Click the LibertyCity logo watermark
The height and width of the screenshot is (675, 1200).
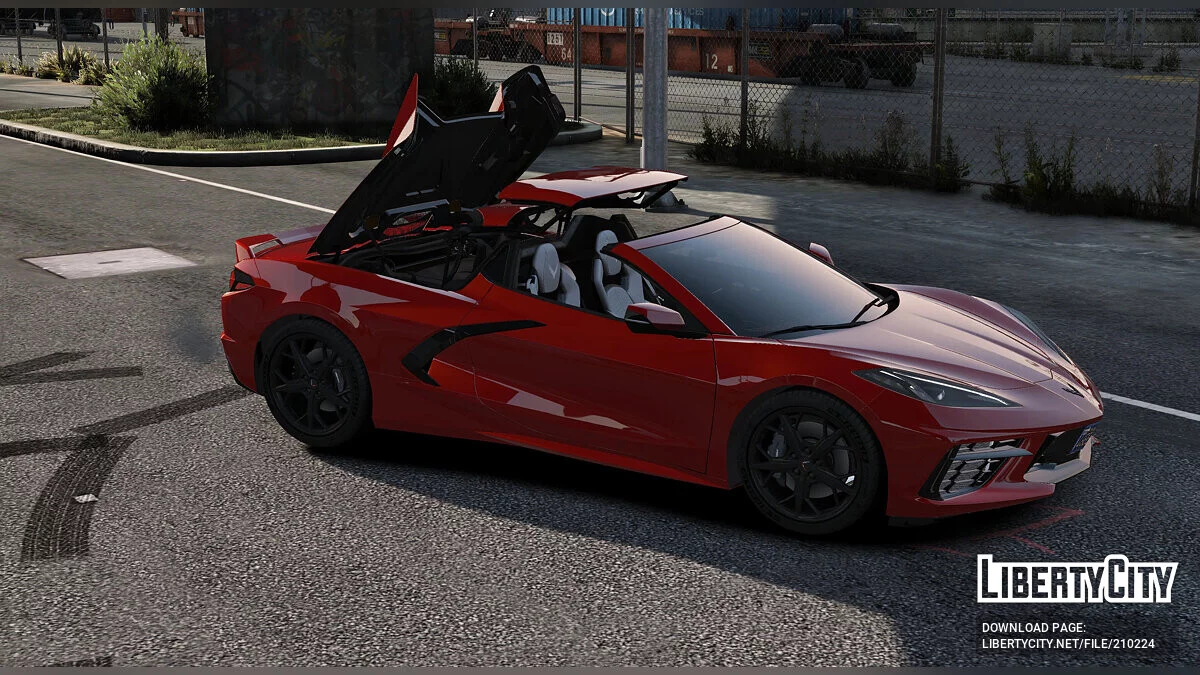pos(1077,579)
